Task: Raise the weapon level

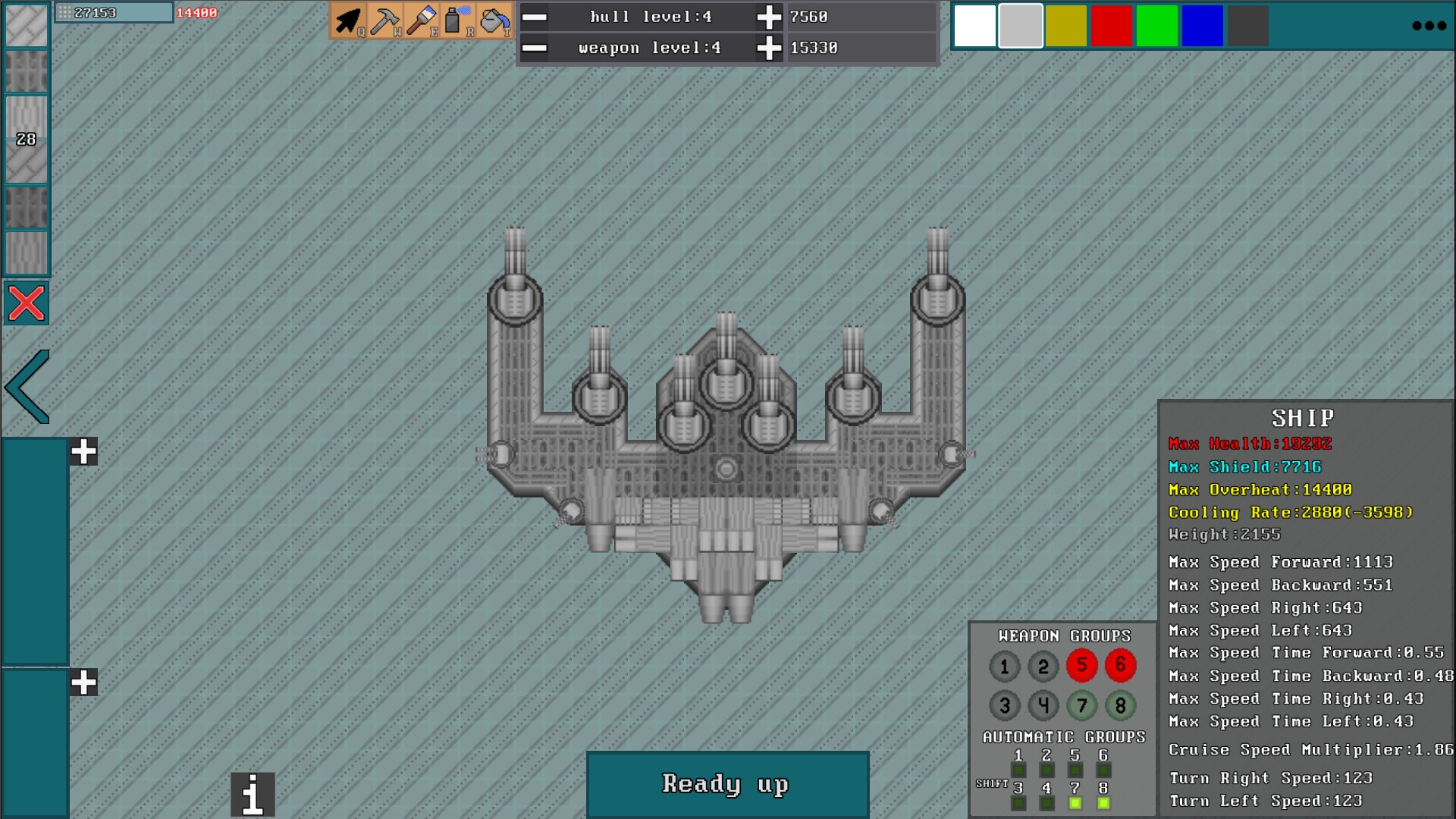Action: 769,48
